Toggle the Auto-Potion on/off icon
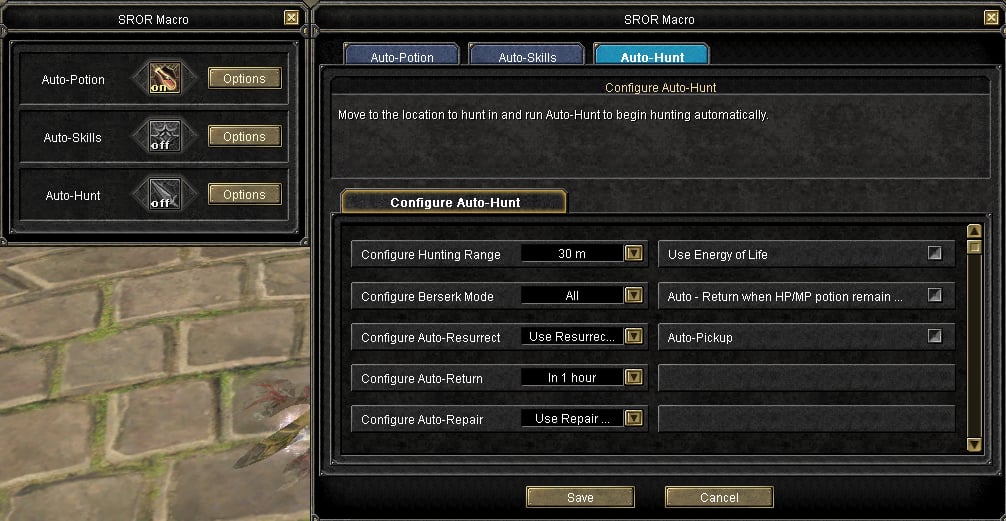The height and width of the screenshot is (521, 1006). tap(162, 79)
